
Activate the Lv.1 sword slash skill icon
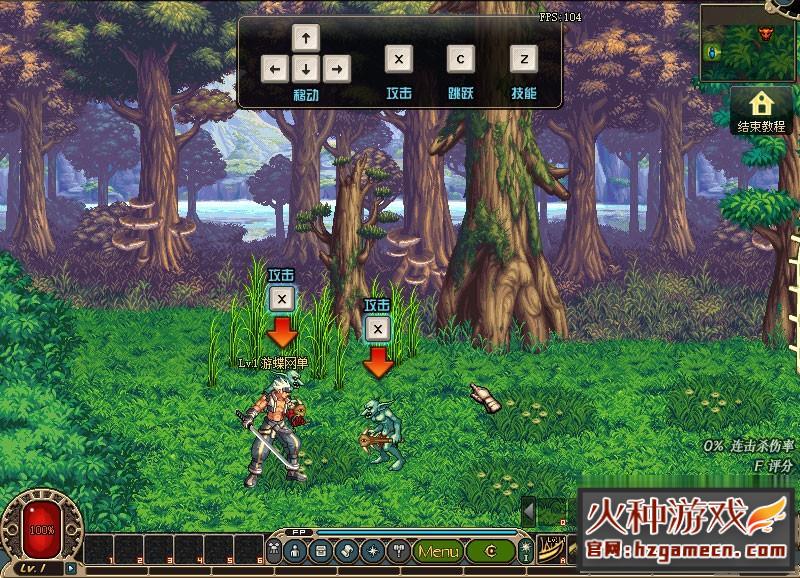click(x=550, y=551)
